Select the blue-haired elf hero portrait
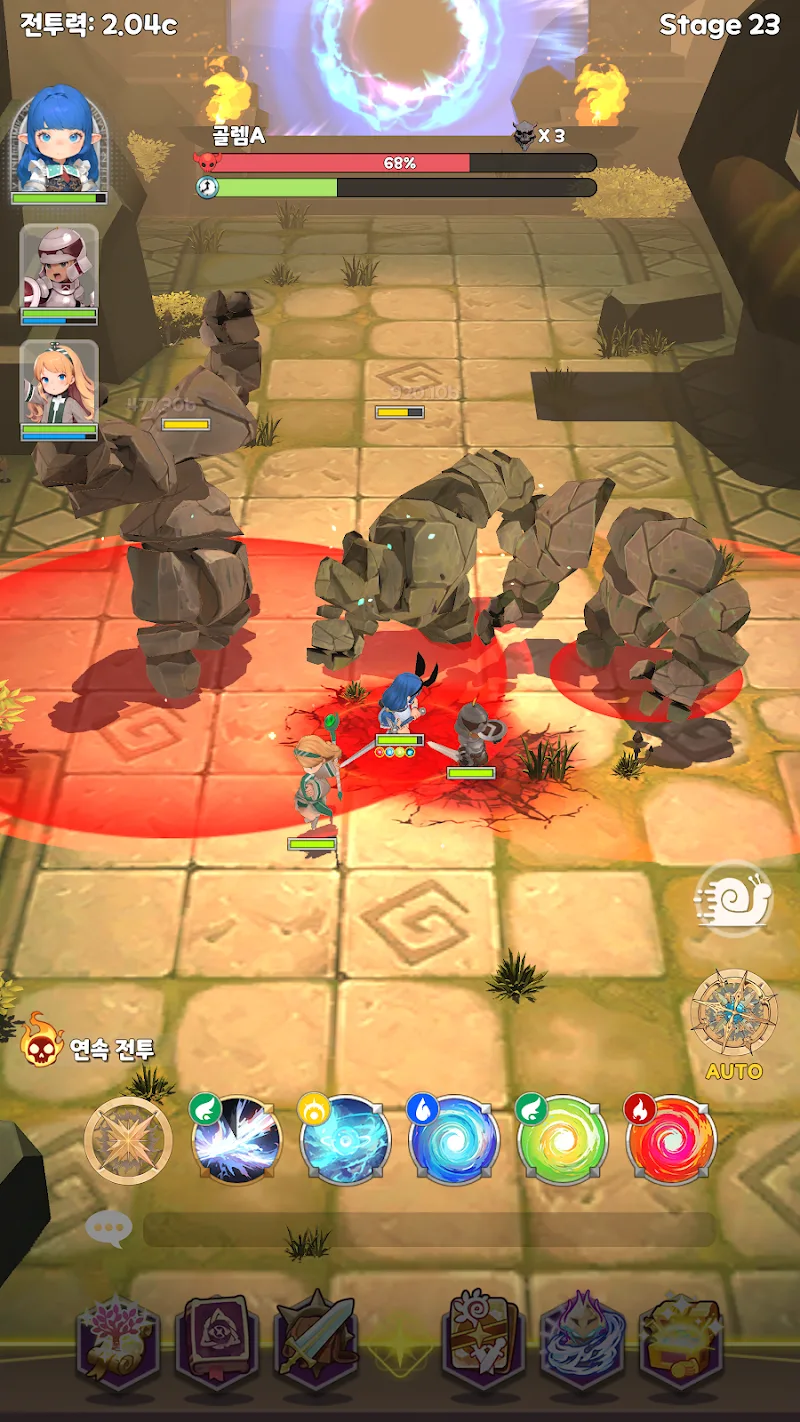This screenshot has width=800, height=1422. click(58, 140)
